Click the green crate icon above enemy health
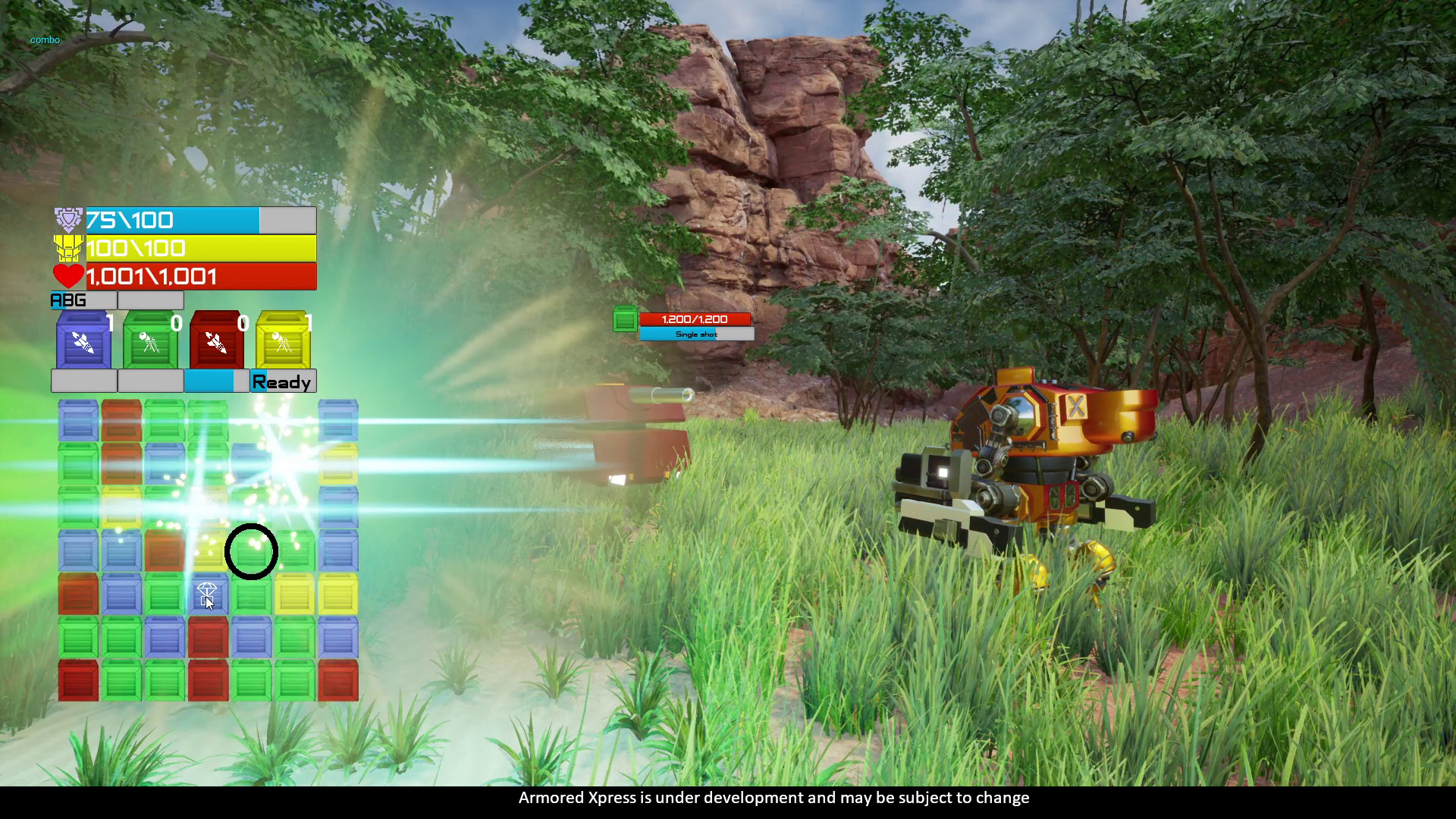This screenshot has width=1456, height=819. tap(624, 319)
